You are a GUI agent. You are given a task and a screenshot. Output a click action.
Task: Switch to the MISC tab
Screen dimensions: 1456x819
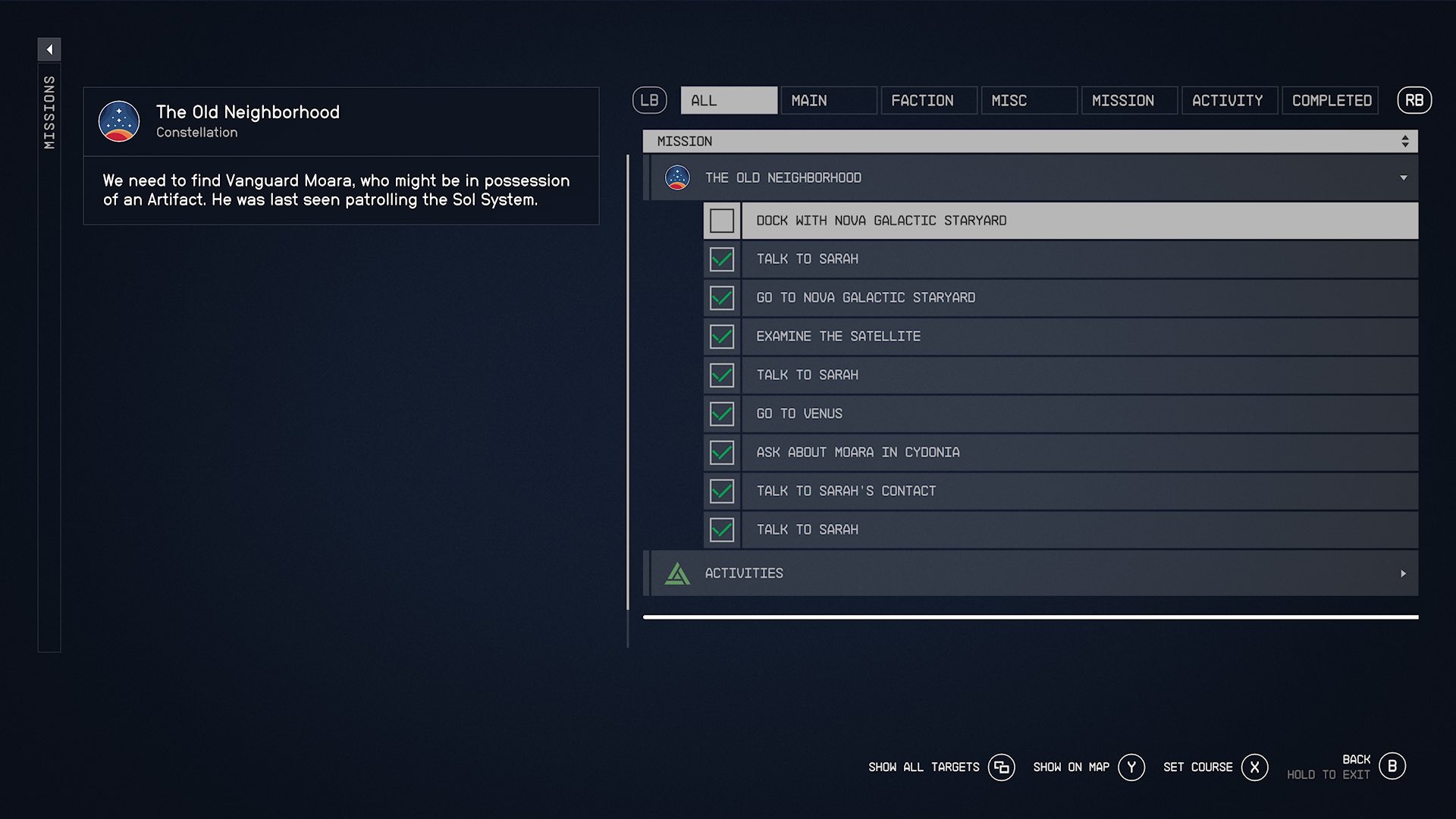click(x=1028, y=100)
